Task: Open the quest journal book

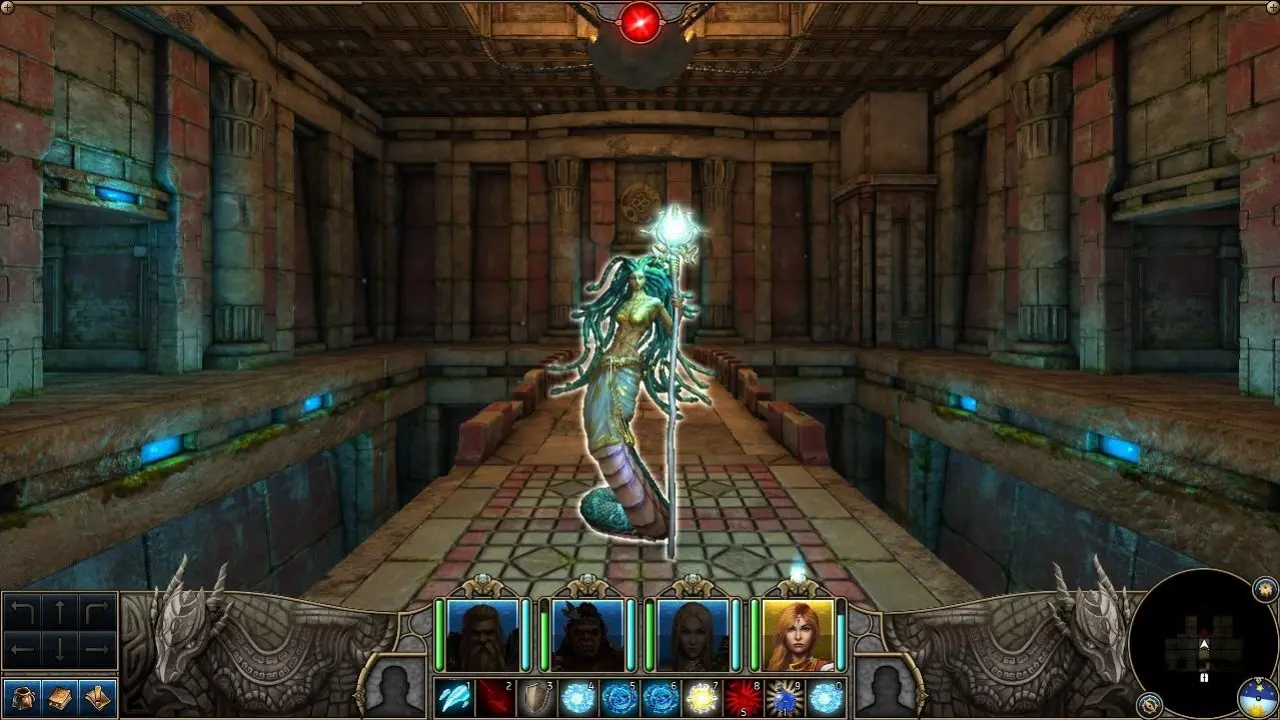Action: tap(61, 698)
